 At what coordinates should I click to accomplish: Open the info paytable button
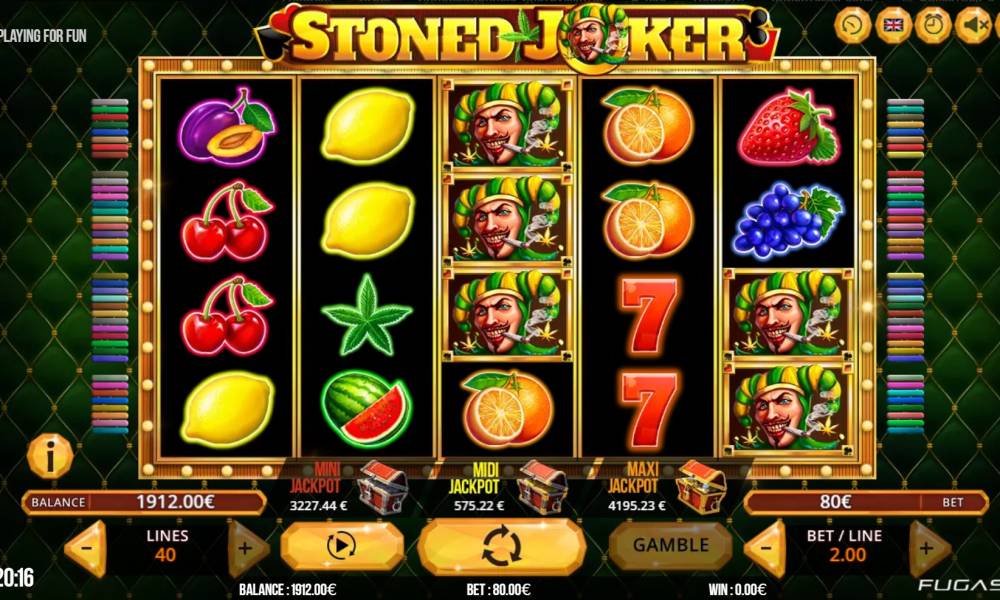50,457
